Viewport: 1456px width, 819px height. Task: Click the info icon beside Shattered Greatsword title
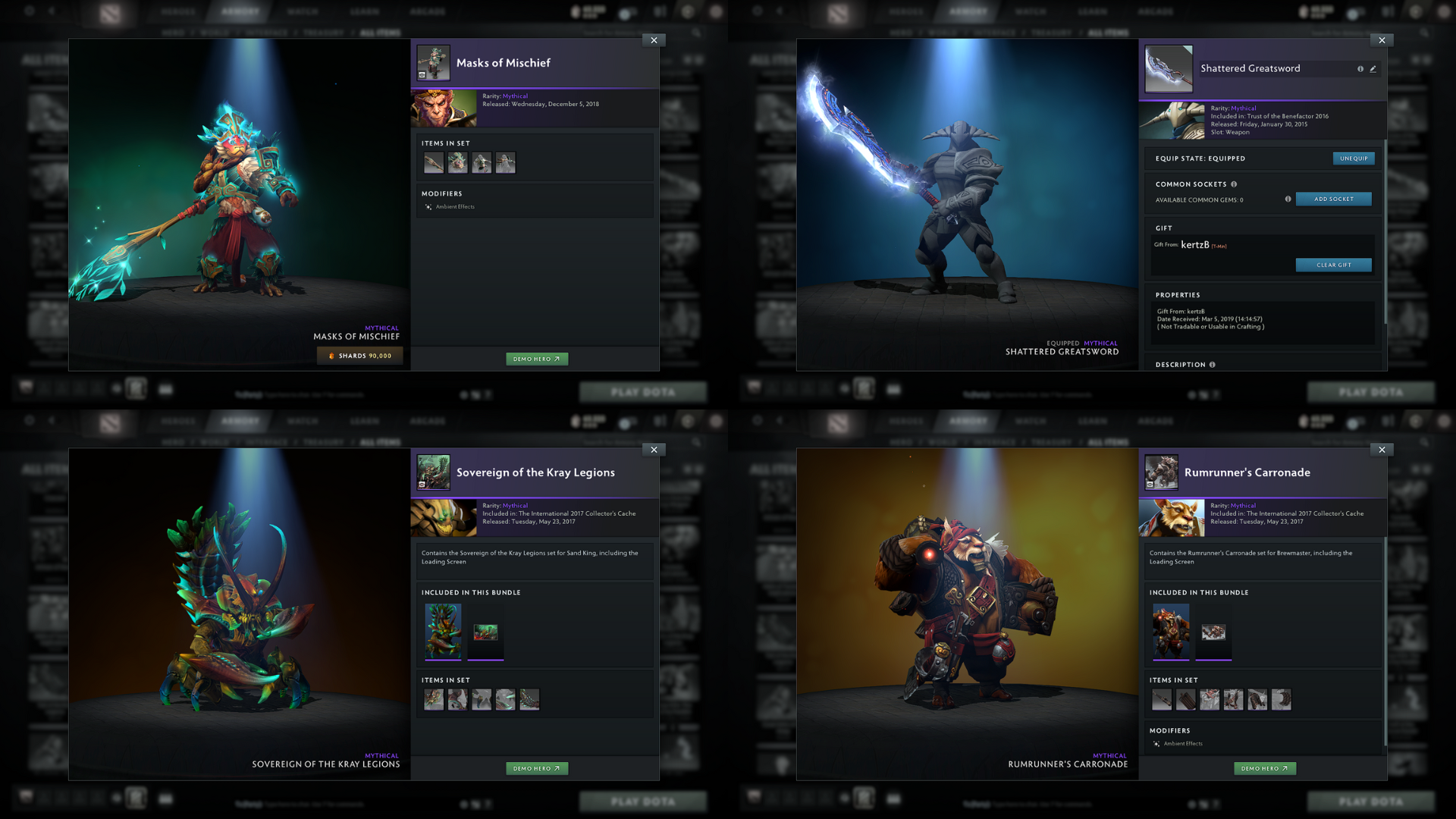click(x=1361, y=68)
